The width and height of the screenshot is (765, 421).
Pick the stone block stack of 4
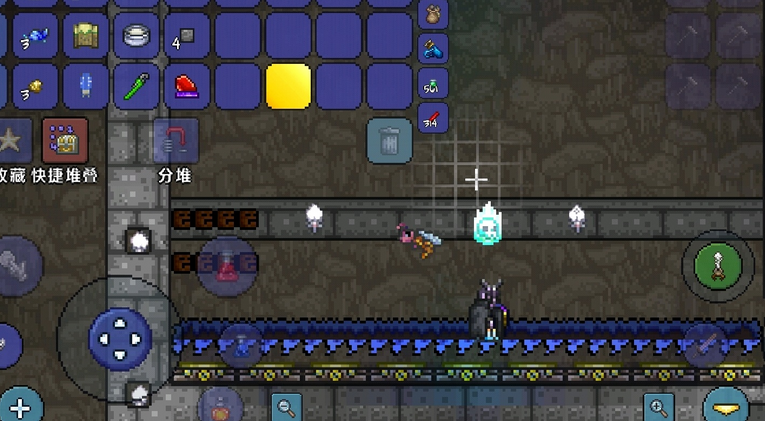(188, 36)
